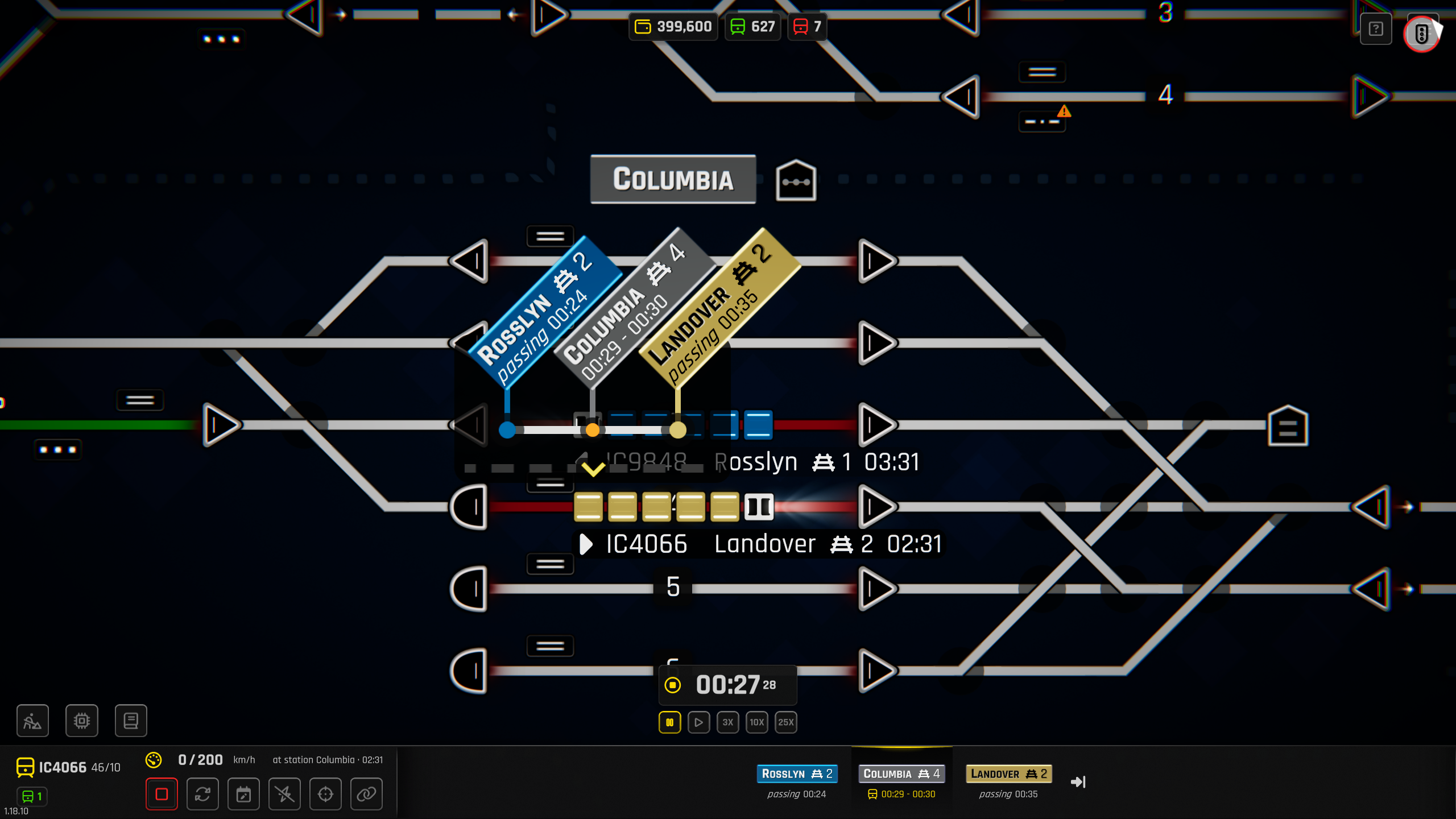Open the track construction mode
The image size is (1456, 819).
tap(32, 721)
